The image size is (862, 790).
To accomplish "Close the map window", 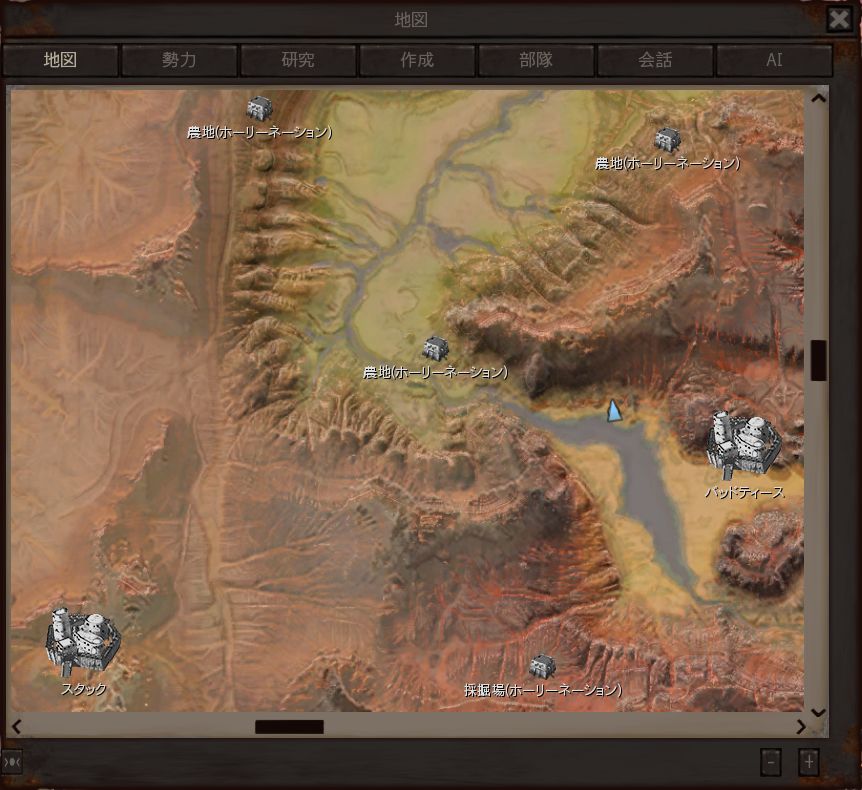I will (839, 19).
